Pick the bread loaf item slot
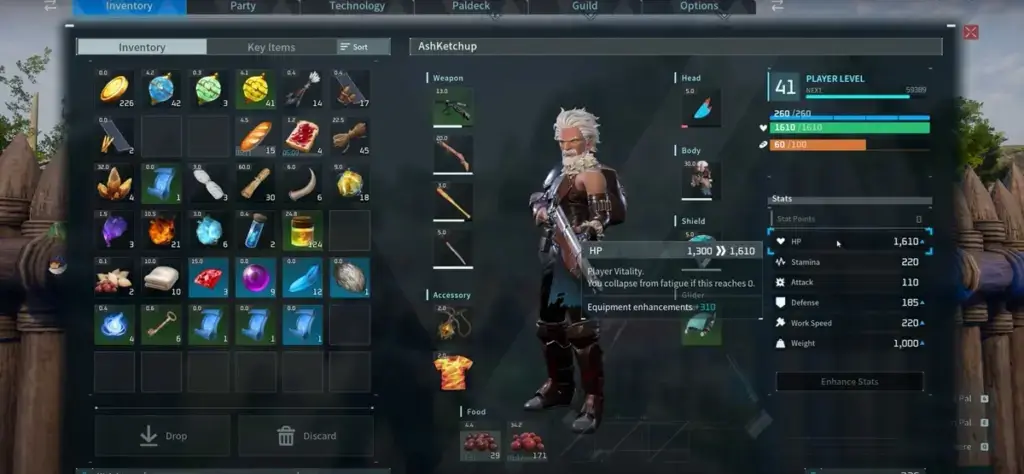 (256, 136)
